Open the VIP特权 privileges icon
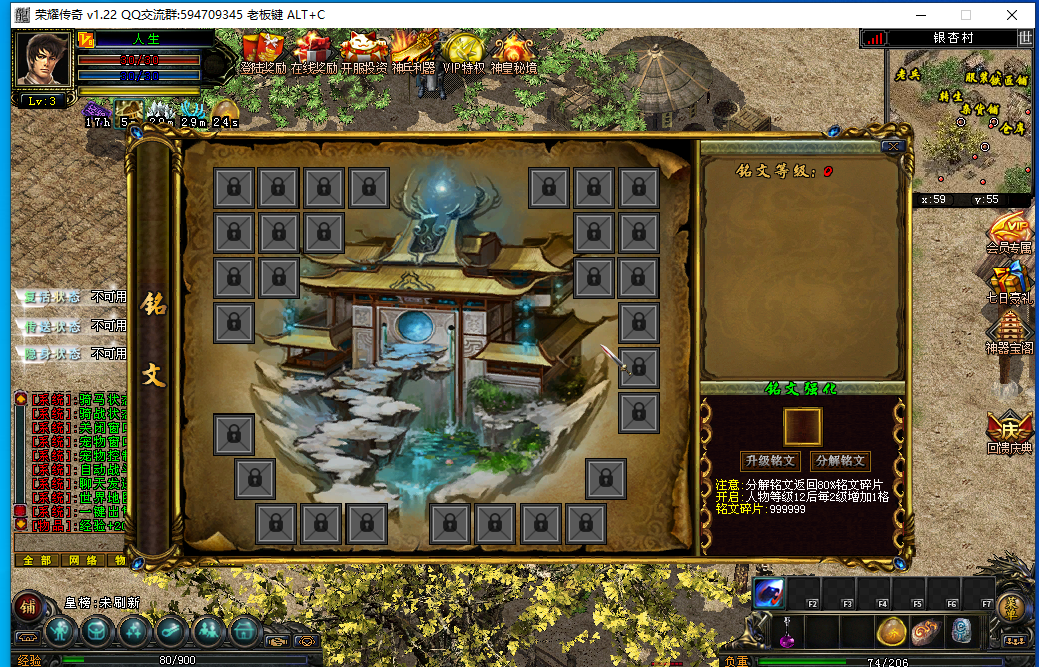Image resolution: width=1039 pixels, height=667 pixels. point(463,52)
